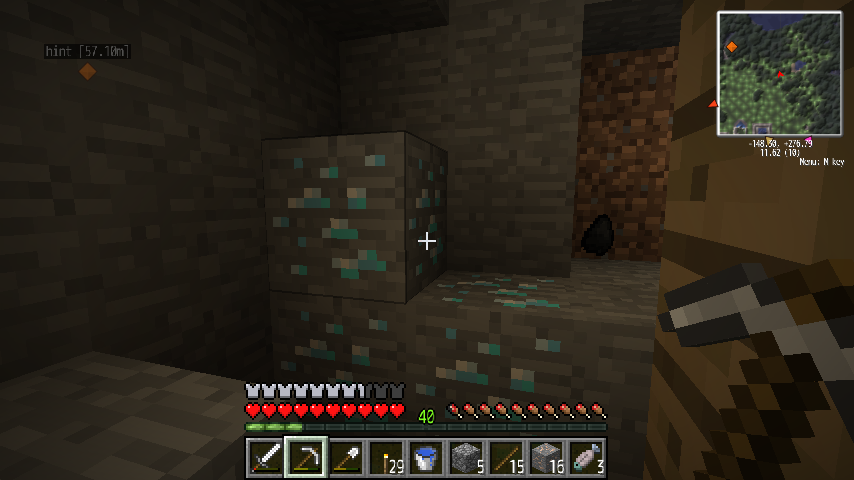The width and height of the screenshot is (854, 480).
Task: Click the pink marker below the minimap
Action: coord(808,139)
